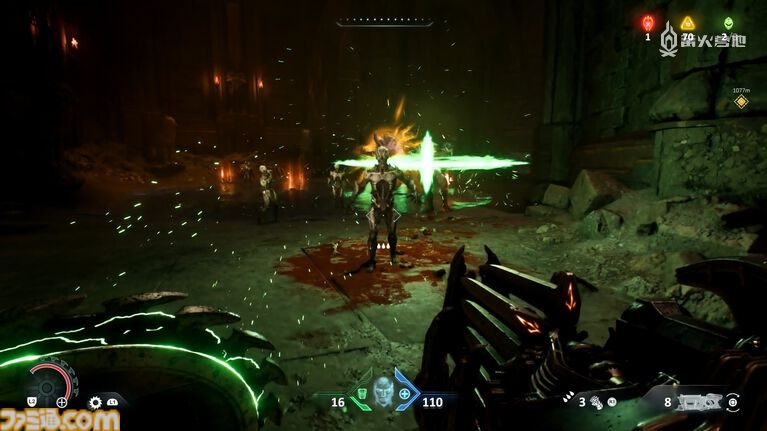The image size is (767, 431).
Task: Select the melee gauntlet icon
Action: pos(597,402)
